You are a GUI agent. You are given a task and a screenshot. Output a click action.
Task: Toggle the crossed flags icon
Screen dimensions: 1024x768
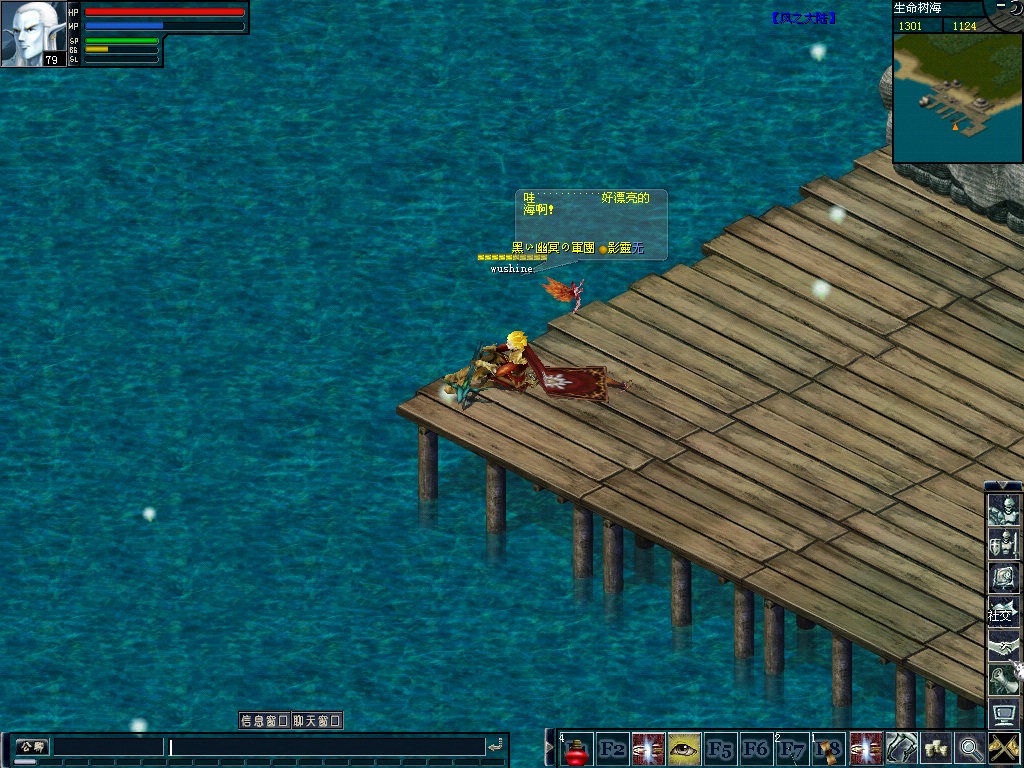coord(1003,748)
